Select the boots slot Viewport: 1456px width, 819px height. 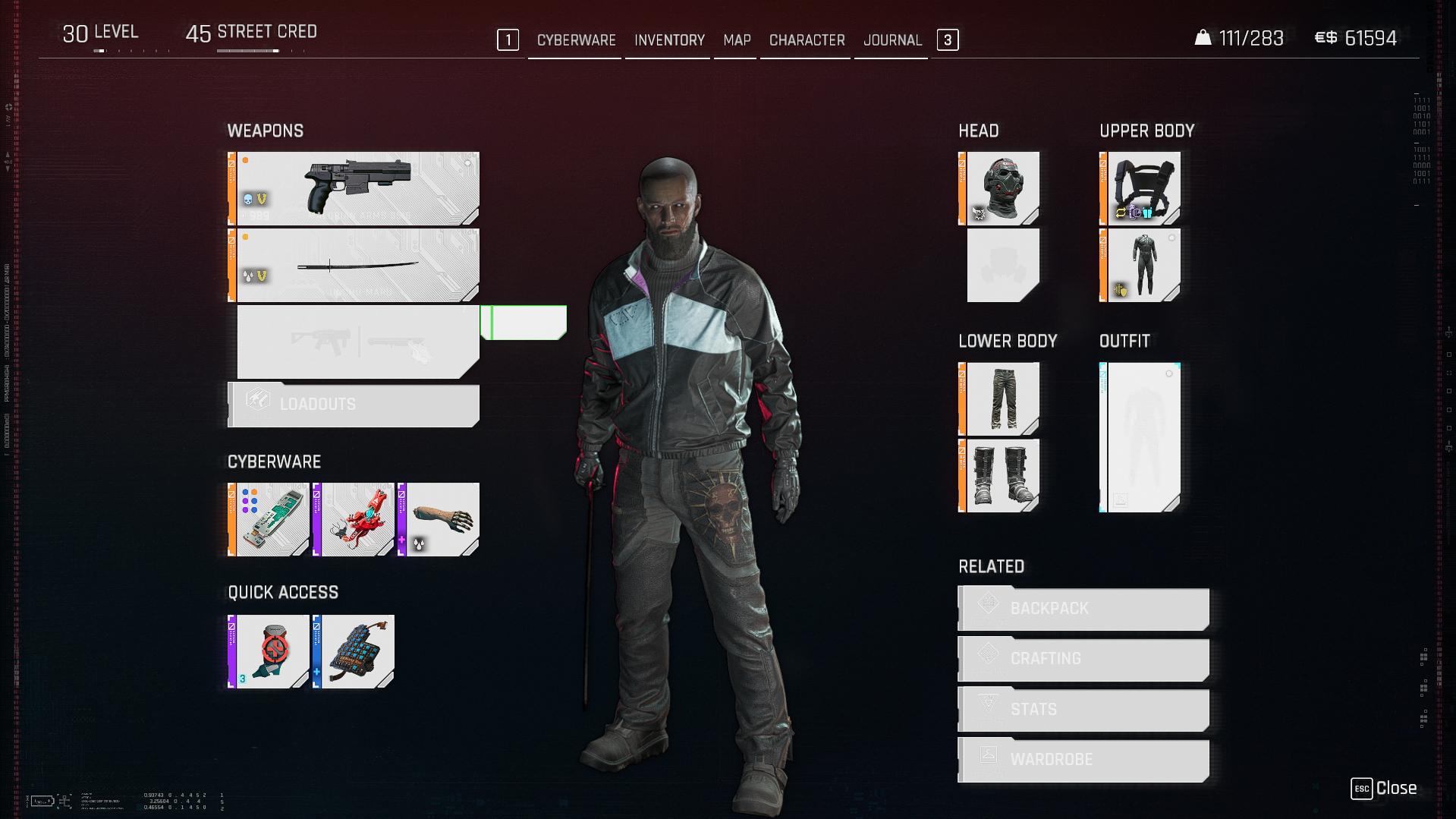click(x=1001, y=475)
